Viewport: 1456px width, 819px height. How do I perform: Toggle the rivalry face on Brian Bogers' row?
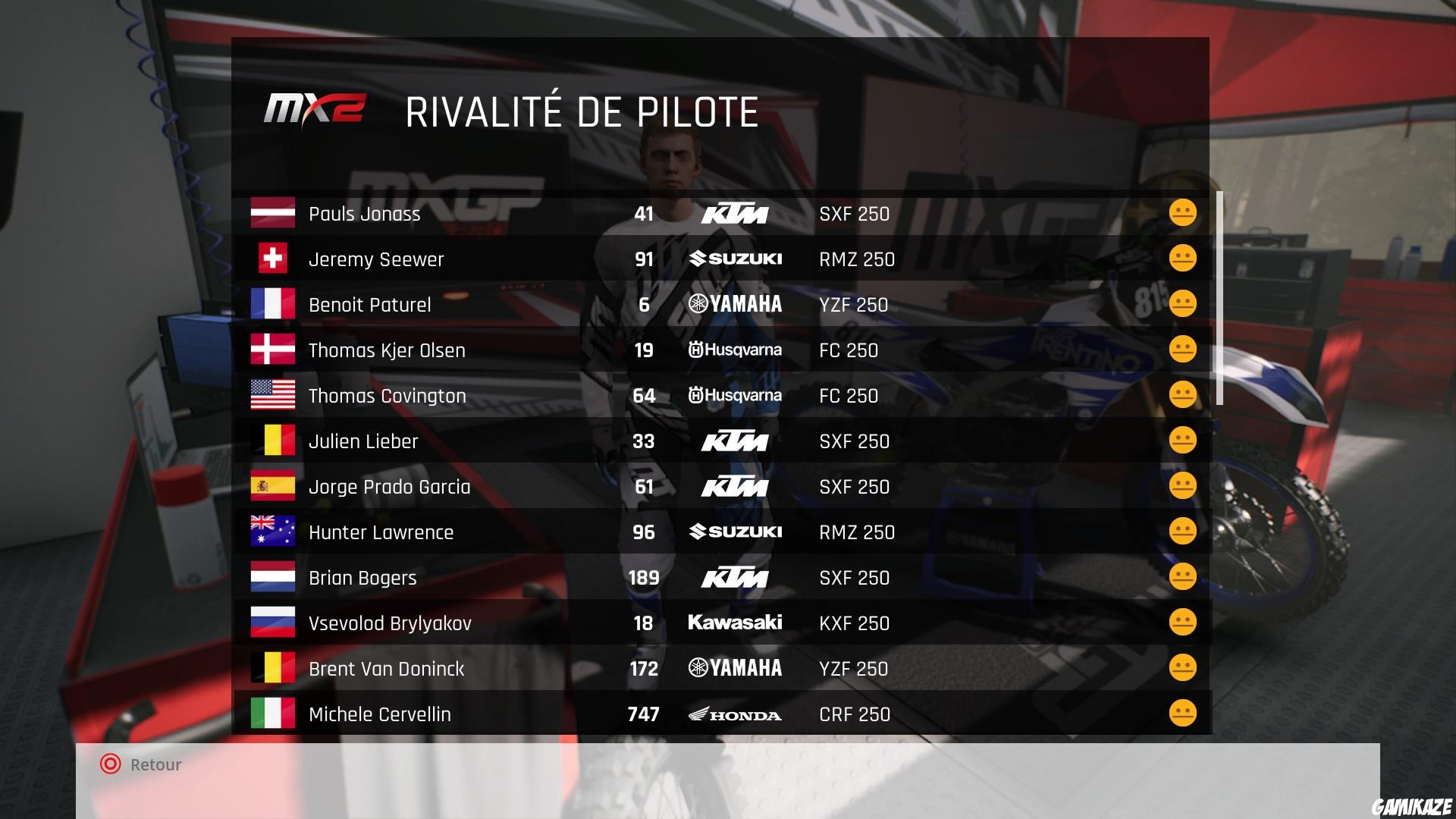[x=1181, y=577]
